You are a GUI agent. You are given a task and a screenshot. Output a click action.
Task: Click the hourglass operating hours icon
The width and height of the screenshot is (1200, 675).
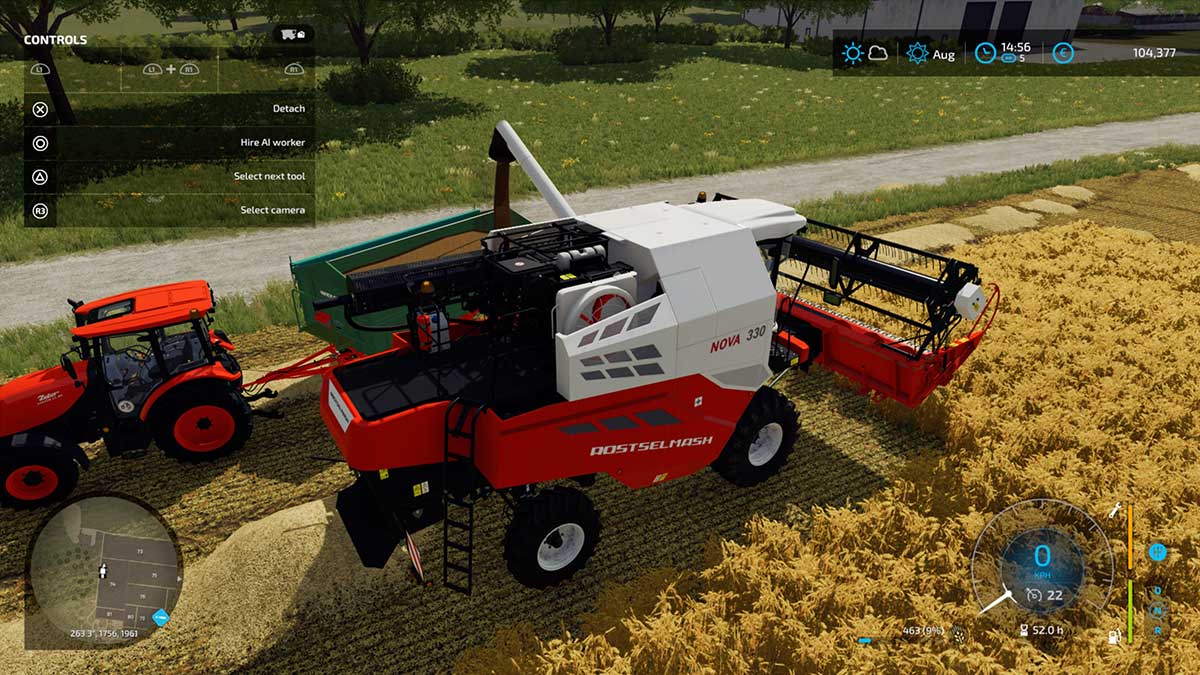coord(1024,631)
